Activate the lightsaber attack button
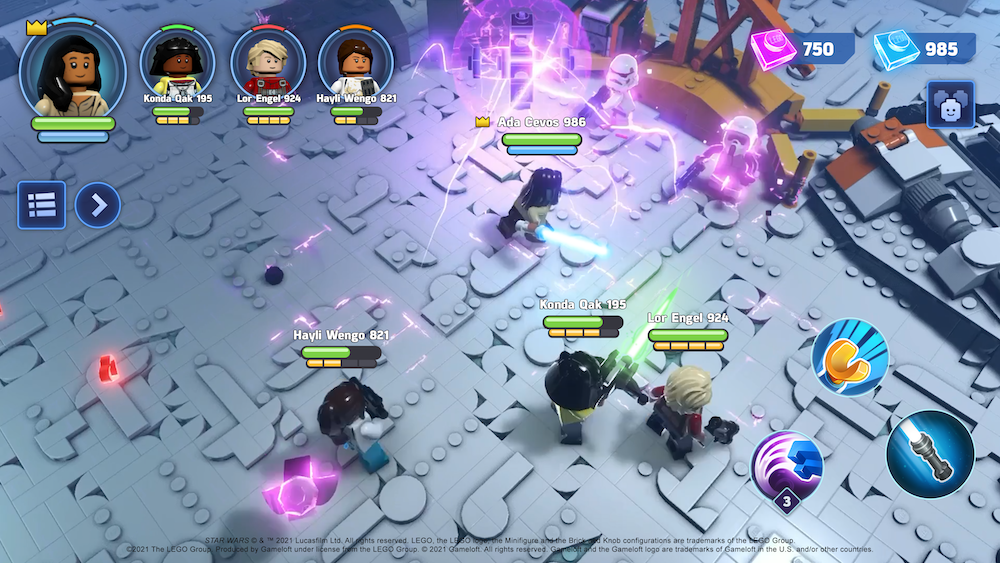 click(x=930, y=454)
